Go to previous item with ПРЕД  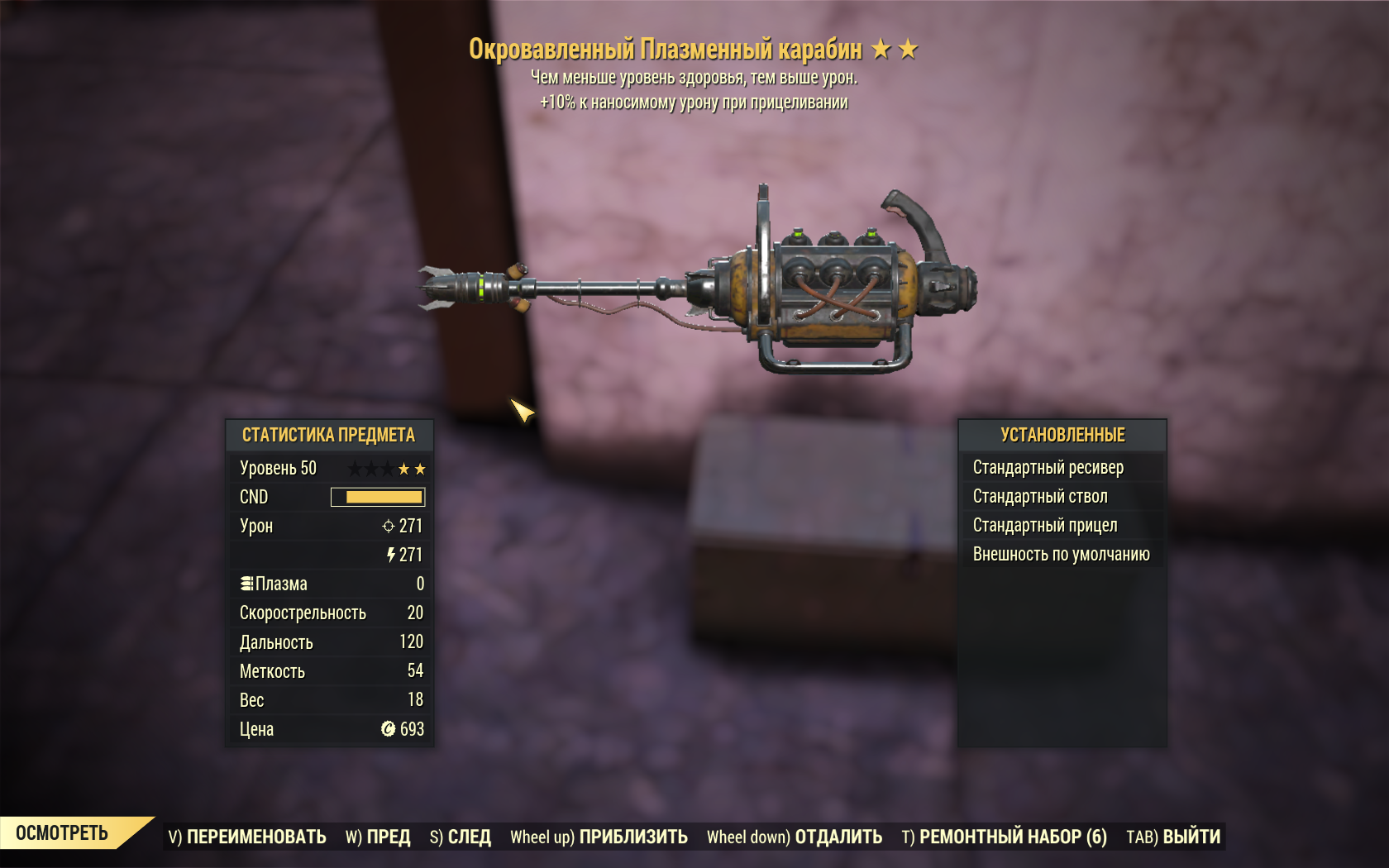[378, 837]
